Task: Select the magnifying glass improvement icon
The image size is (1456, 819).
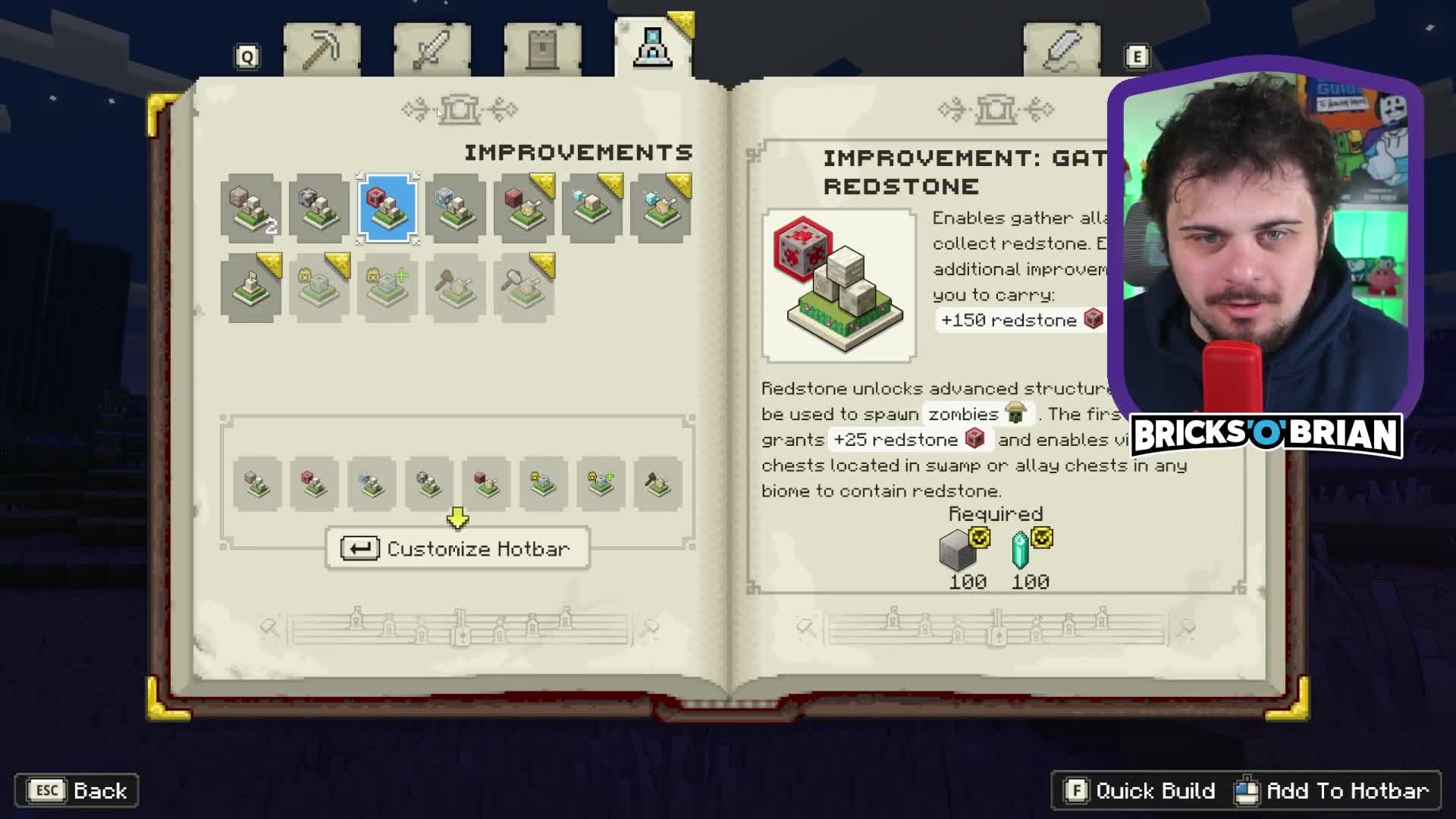Action: tap(524, 288)
